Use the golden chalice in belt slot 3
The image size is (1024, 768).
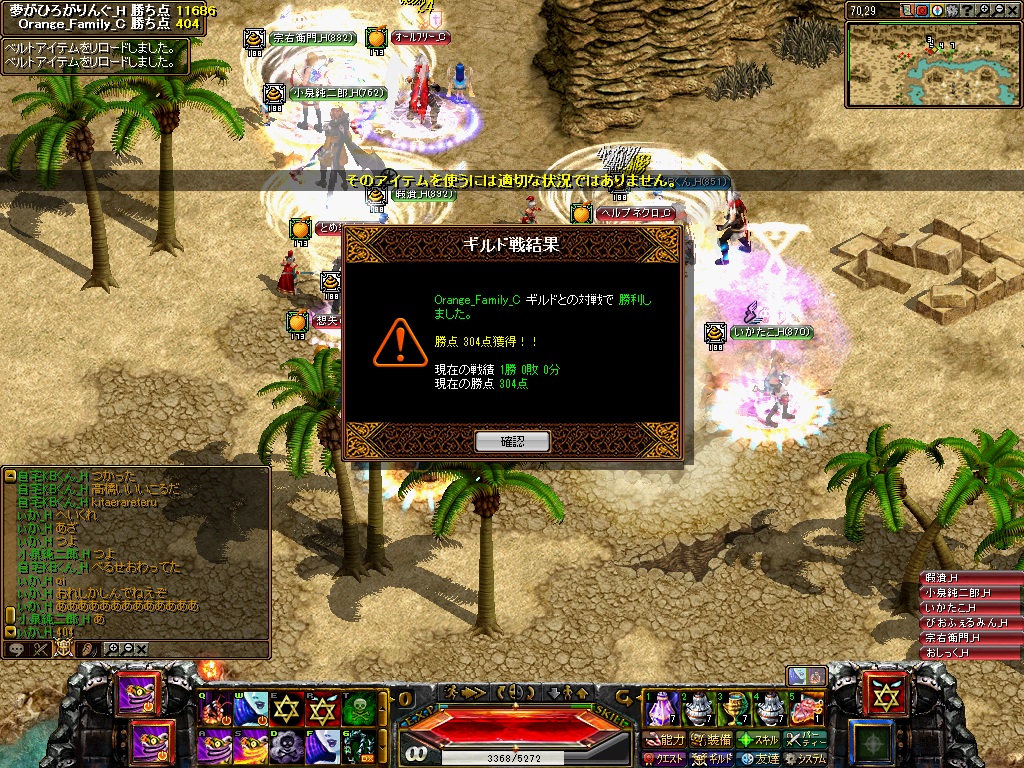click(x=733, y=709)
